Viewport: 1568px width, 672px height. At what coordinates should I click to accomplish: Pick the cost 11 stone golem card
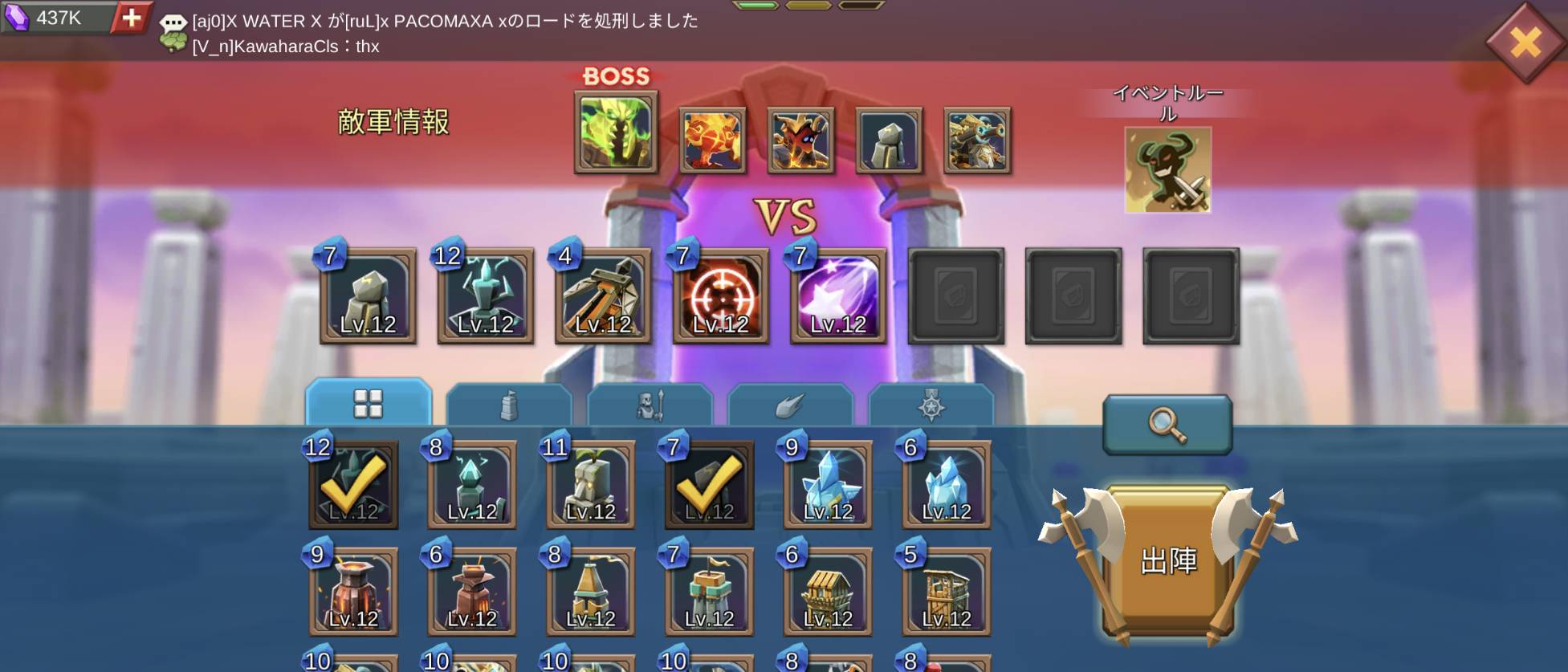tap(591, 485)
